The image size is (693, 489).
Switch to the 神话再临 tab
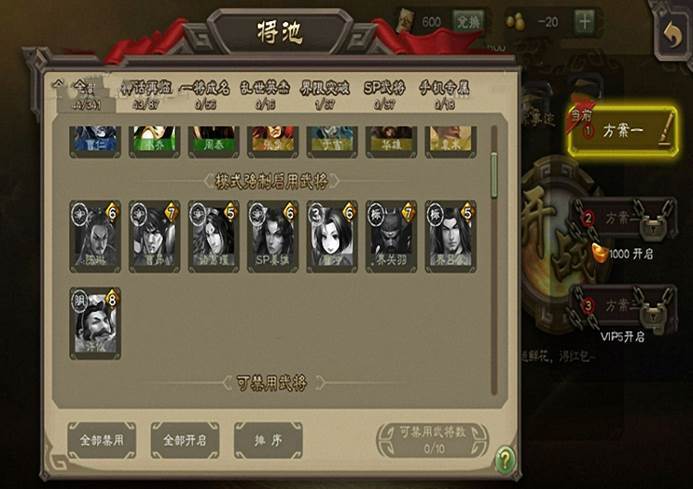coord(142,96)
